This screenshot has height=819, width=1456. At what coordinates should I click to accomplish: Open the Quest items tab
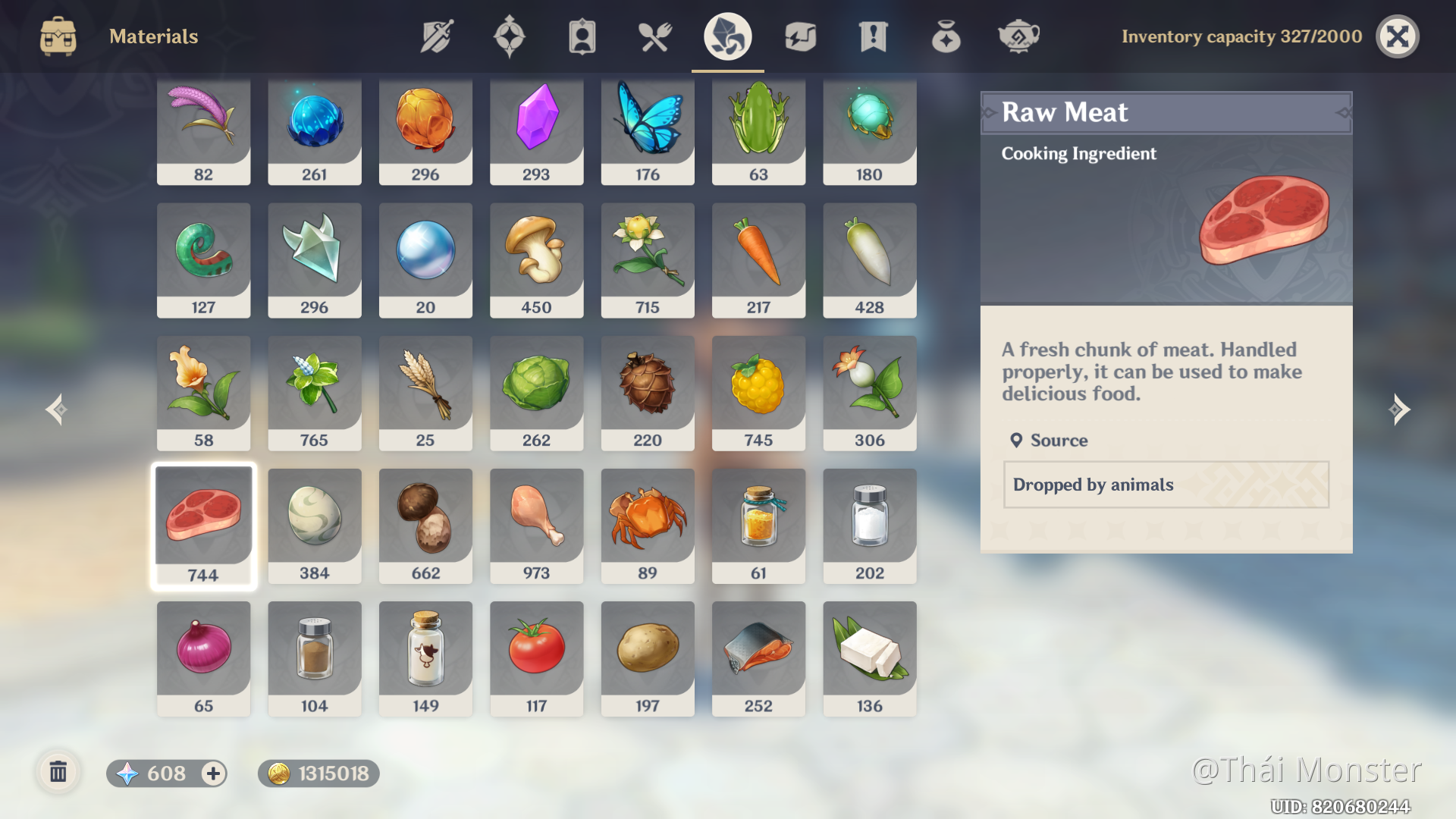pos(873,36)
